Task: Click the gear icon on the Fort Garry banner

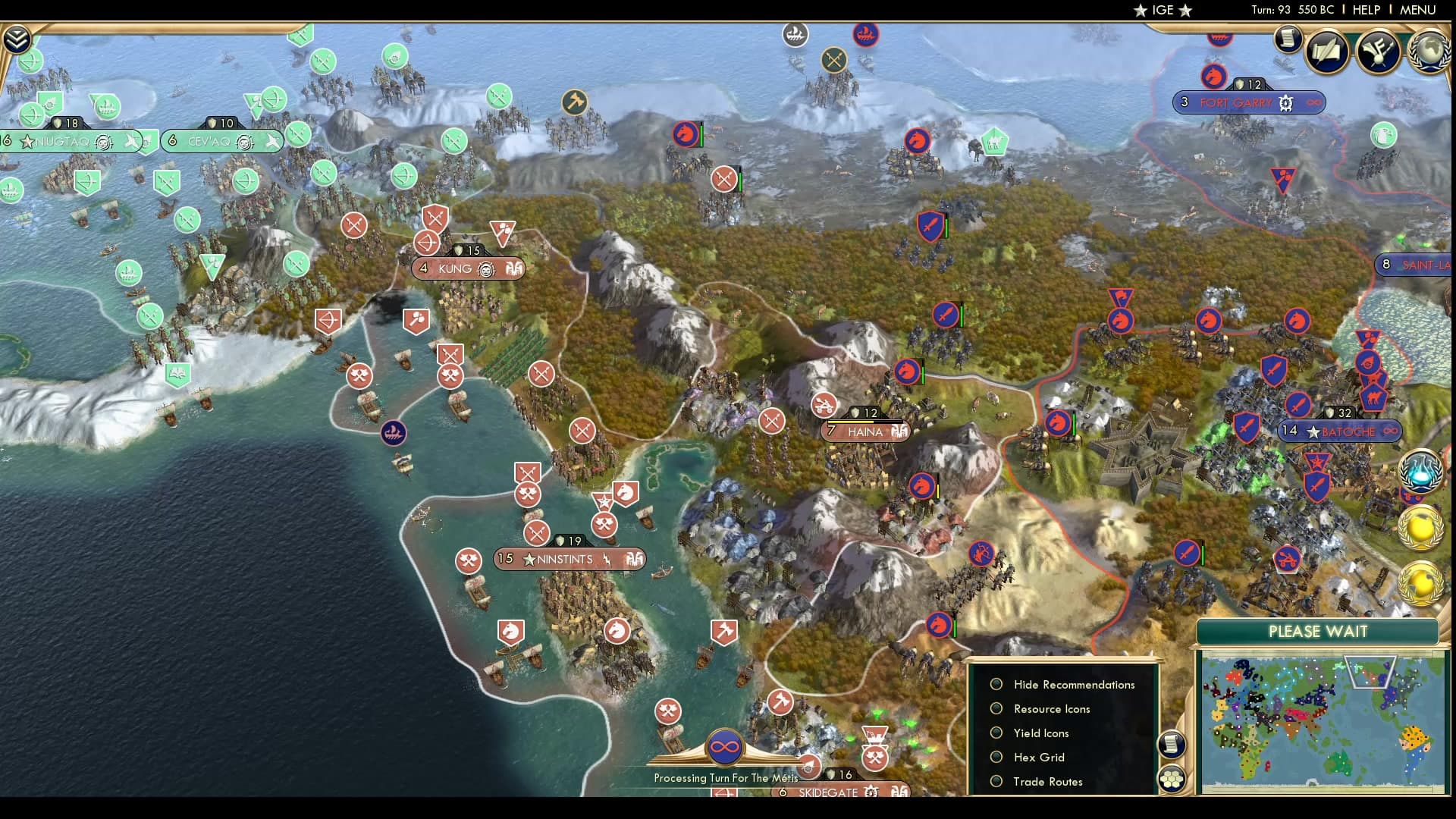Action: pos(1285,102)
